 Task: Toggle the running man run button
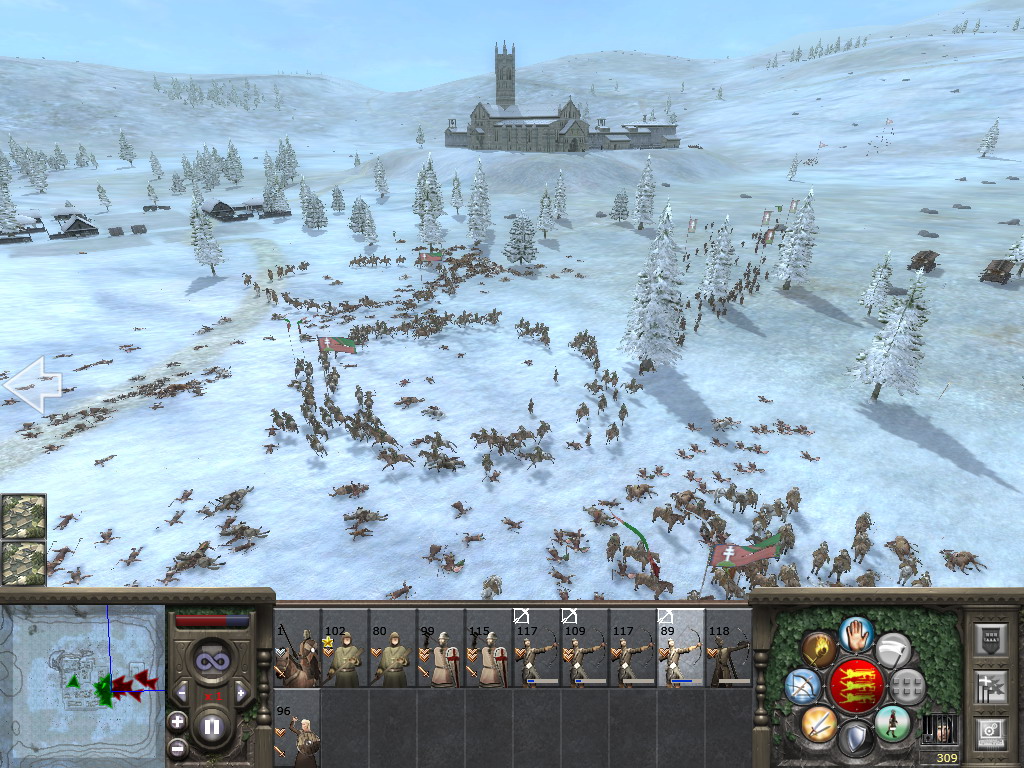pyautogui.click(x=893, y=723)
